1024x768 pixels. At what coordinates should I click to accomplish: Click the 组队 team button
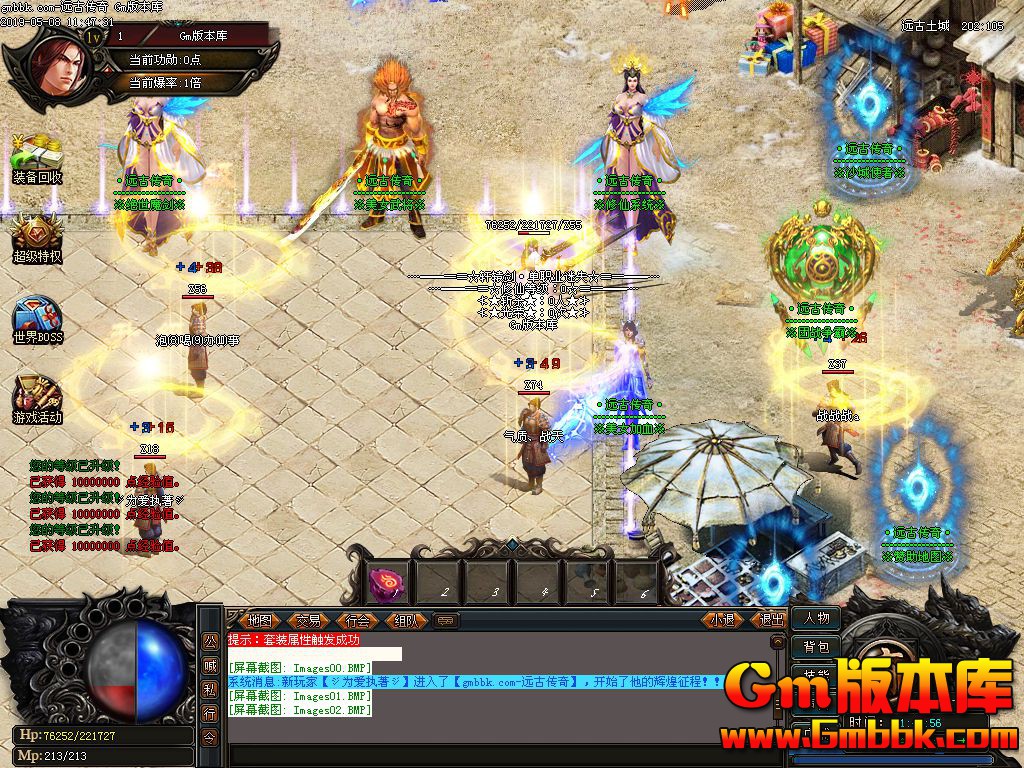click(407, 620)
